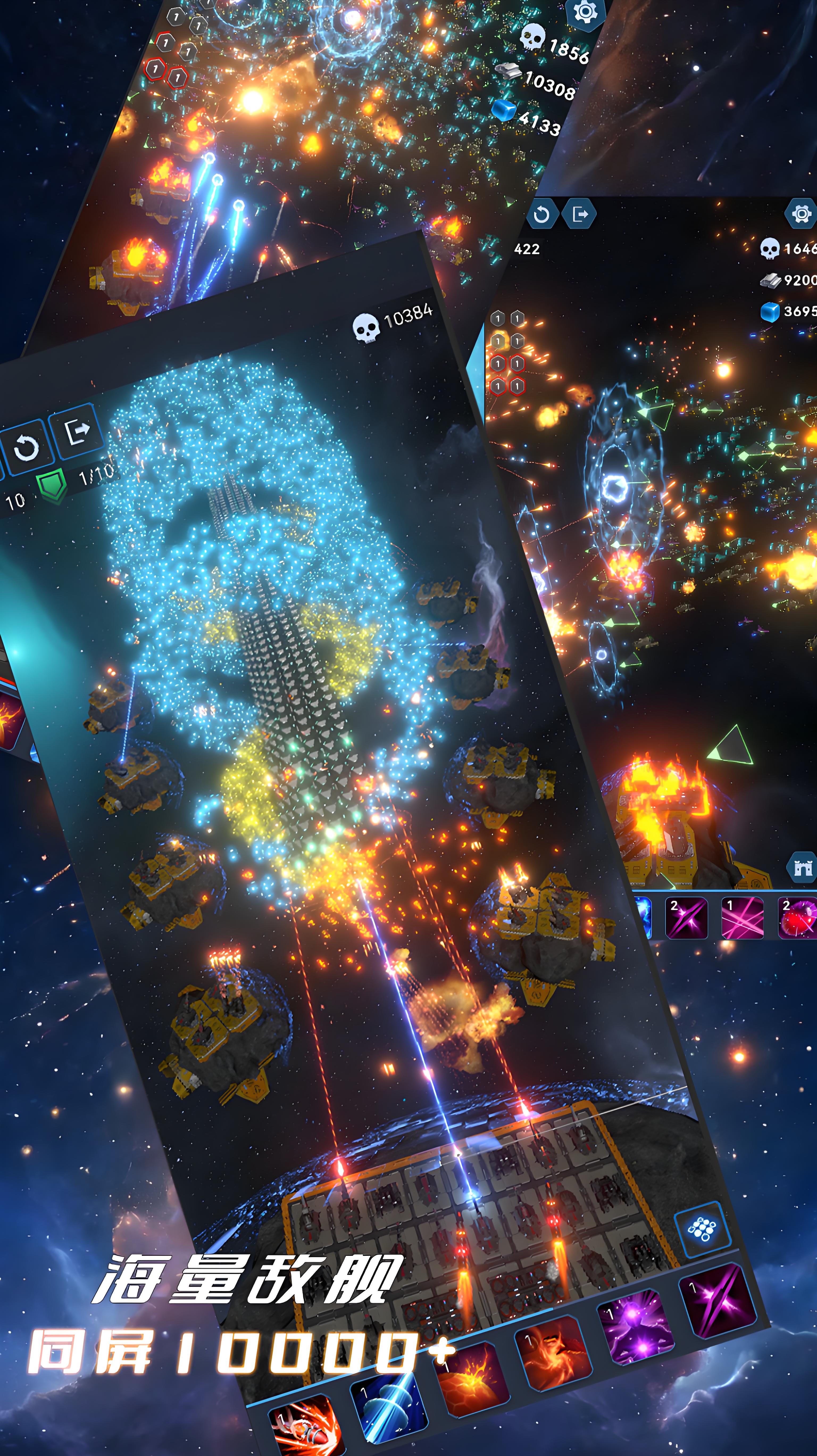Click the hexagonal restart arrow button
The width and height of the screenshot is (817, 1456).
541,214
